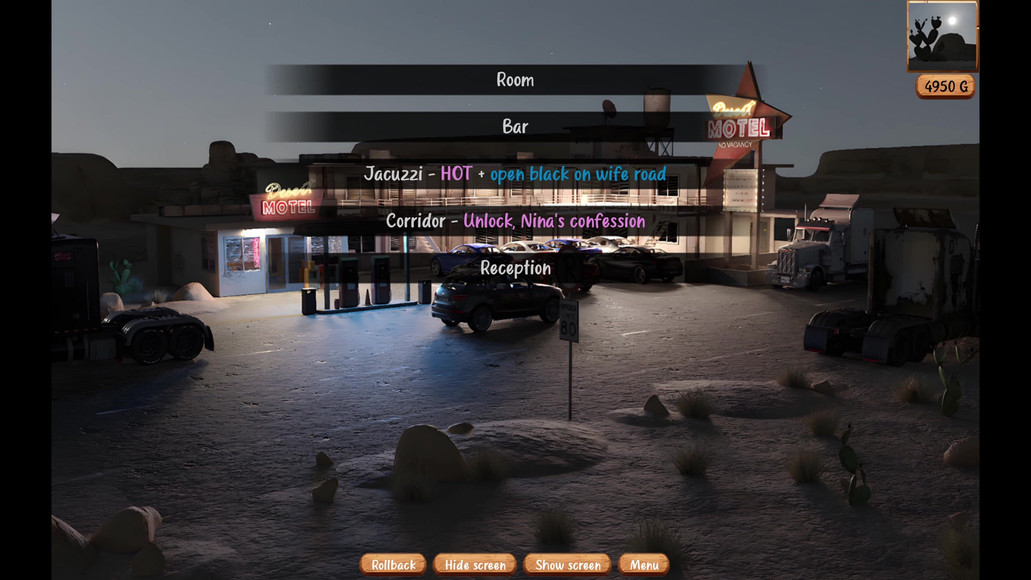Pick the Corridor choice
Image resolution: width=1031 pixels, height=580 pixels.
[x=515, y=221]
